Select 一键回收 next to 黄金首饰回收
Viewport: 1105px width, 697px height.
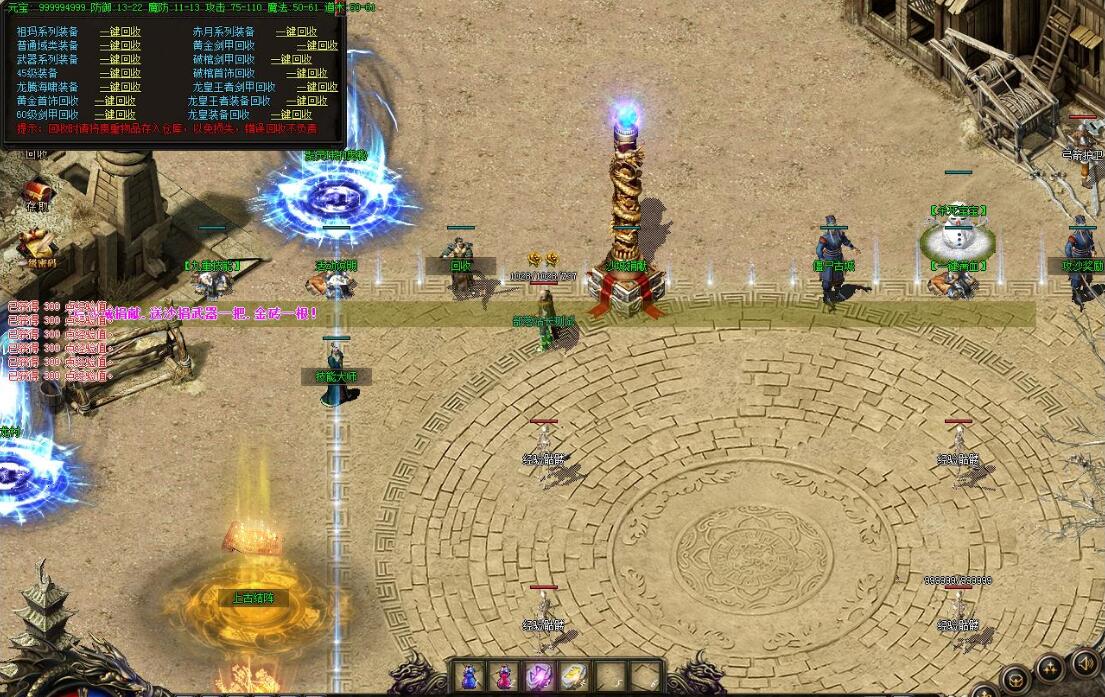[x=115, y=101]
